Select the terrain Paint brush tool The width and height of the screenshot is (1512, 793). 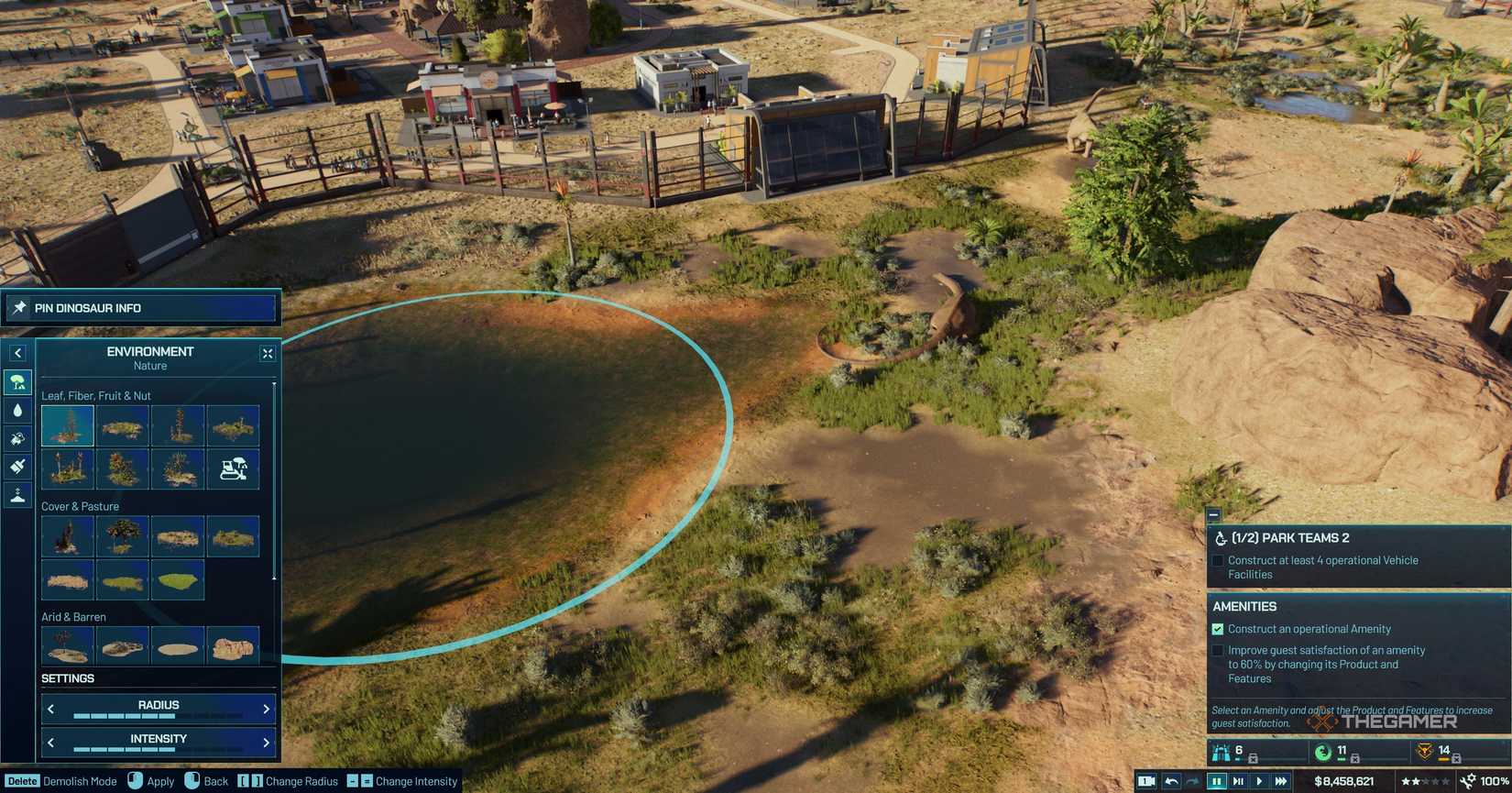(x=16, y=467)
